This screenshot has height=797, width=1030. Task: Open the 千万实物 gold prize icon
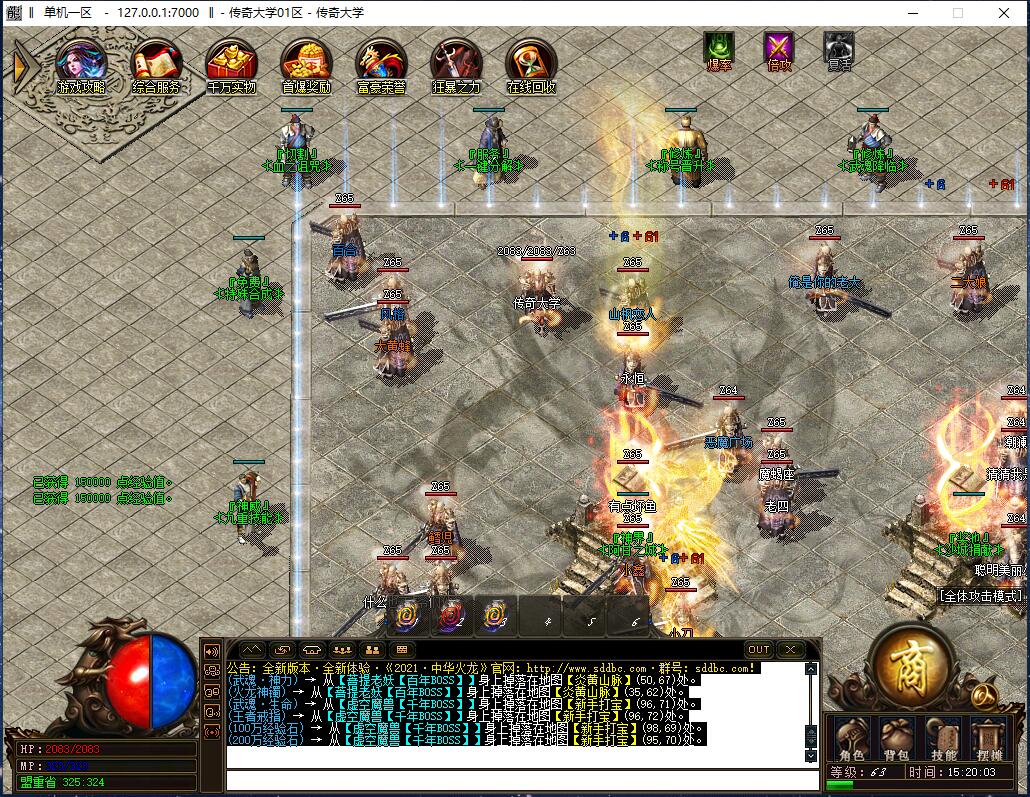[232, 65]
